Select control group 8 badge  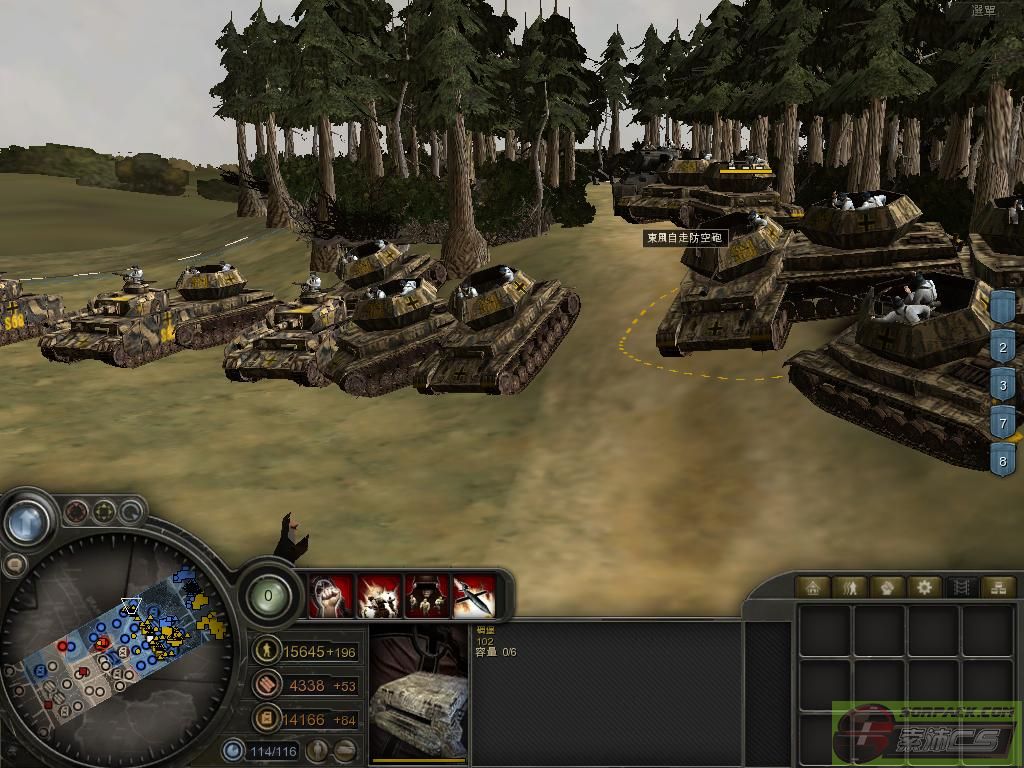pyautogui.click(x=1003, y=459)
